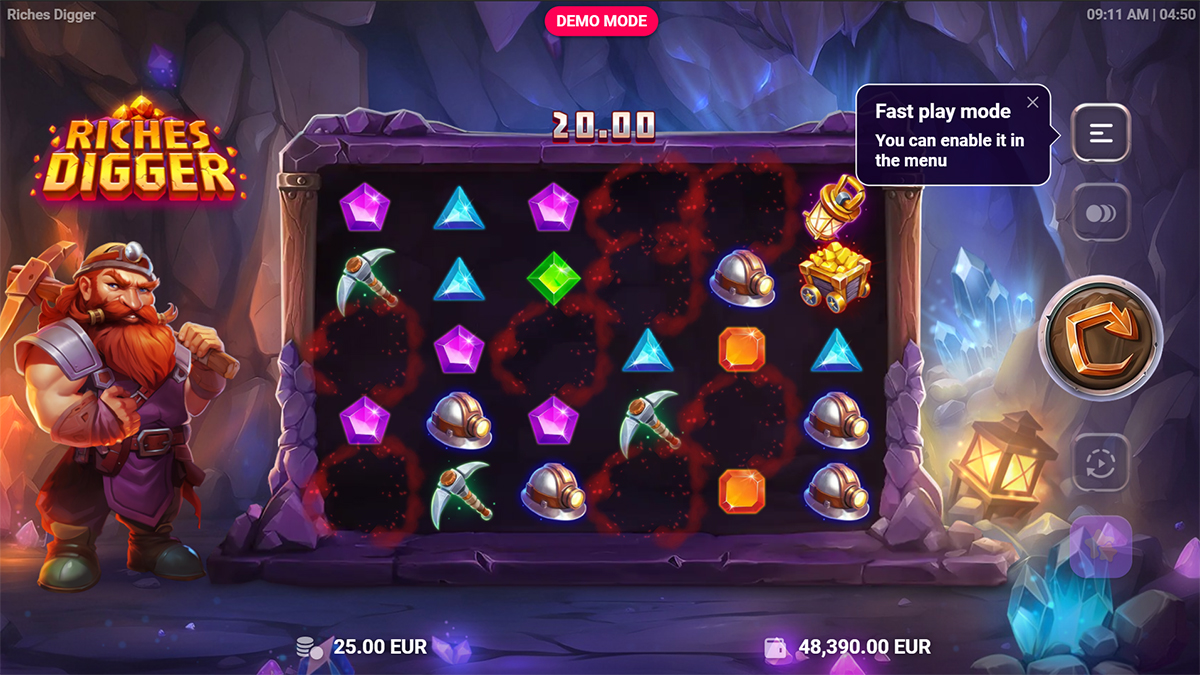1200x675 pixels.
Task: Spin the reels with the arrow button
Action: [1102, 338]
